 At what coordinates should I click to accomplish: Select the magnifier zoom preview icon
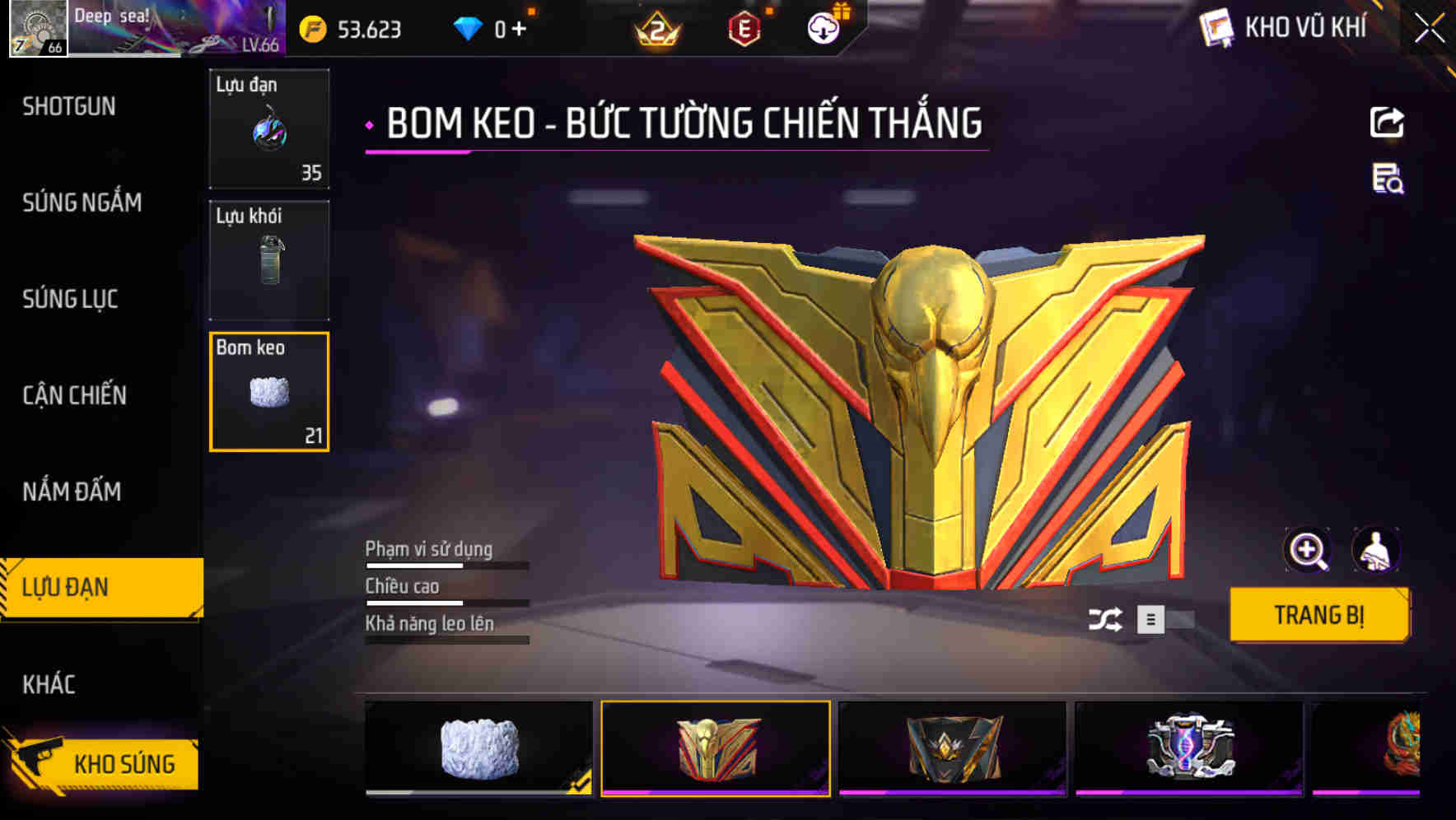[x=1309, y=549]
